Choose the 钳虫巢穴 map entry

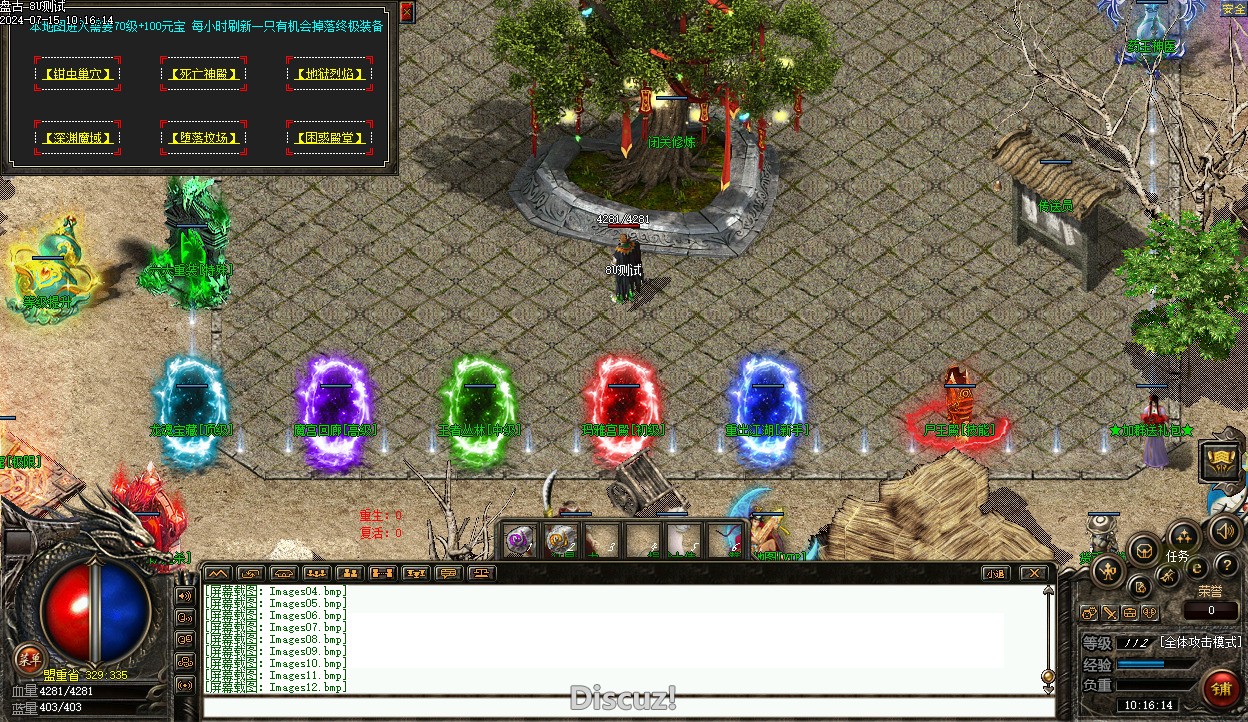(77, 74)
